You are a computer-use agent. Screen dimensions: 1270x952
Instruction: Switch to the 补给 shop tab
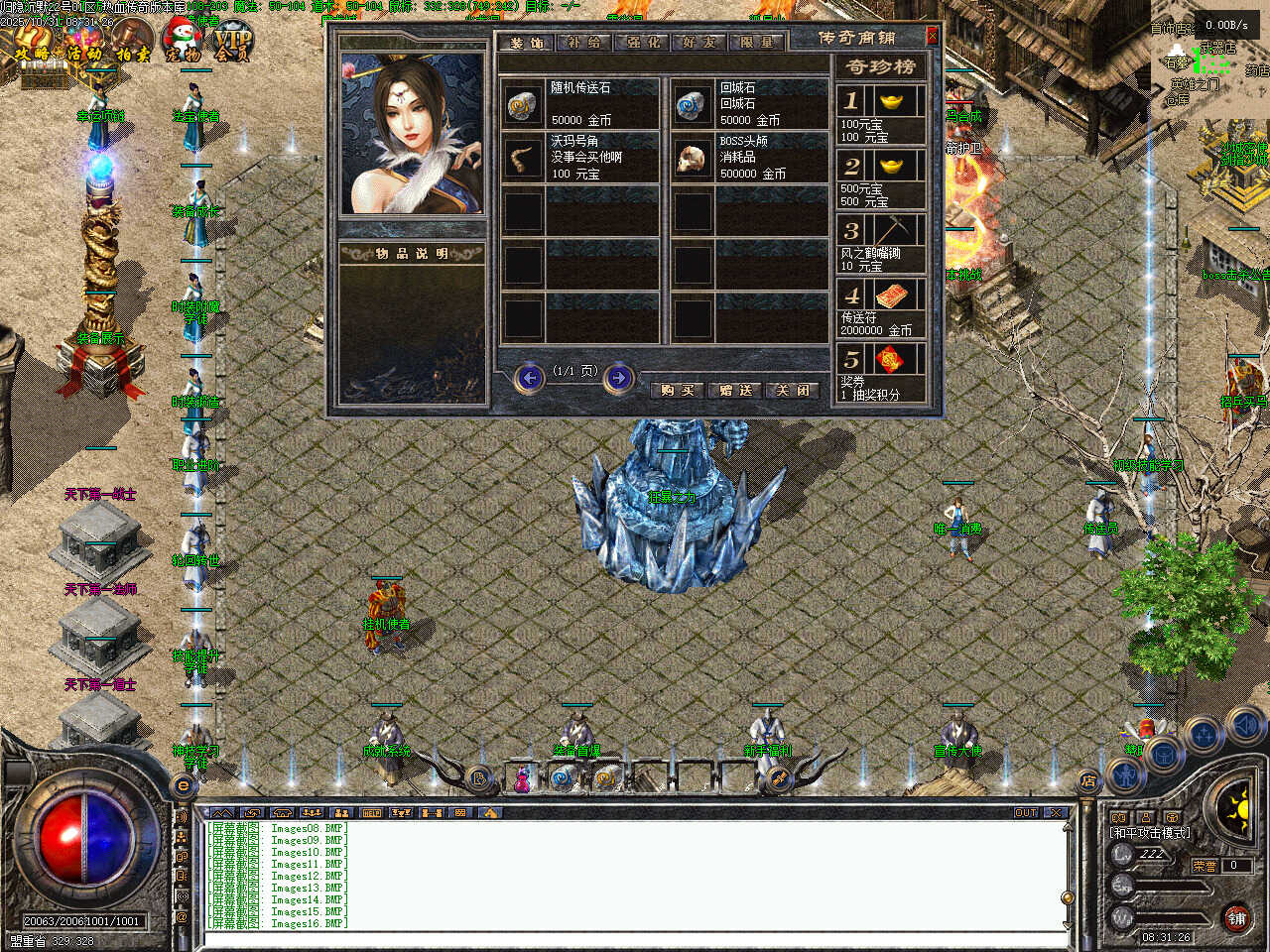[584, 43]
